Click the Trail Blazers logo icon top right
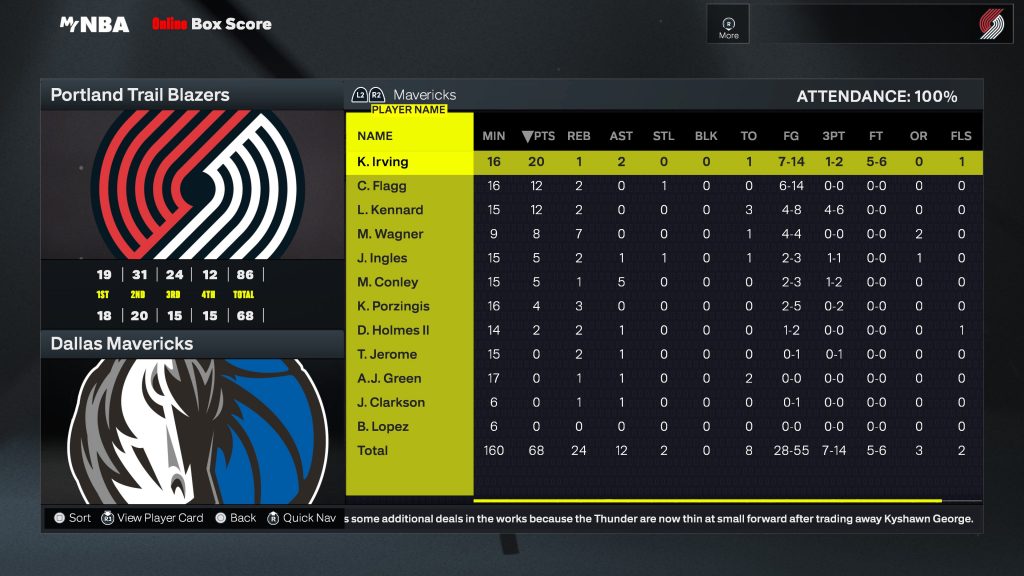Image resolution: width=1024 pixels, height=576 pixels. [x=991, y=25]
